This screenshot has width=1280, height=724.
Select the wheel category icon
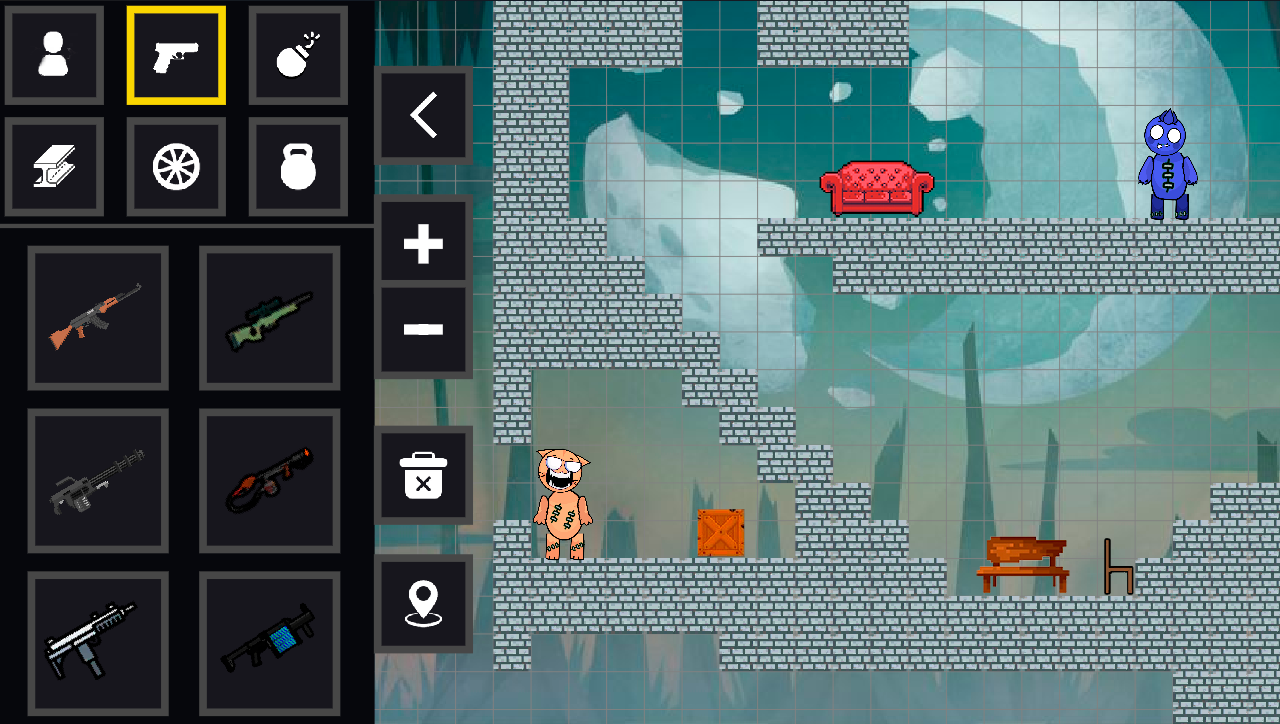176,165
